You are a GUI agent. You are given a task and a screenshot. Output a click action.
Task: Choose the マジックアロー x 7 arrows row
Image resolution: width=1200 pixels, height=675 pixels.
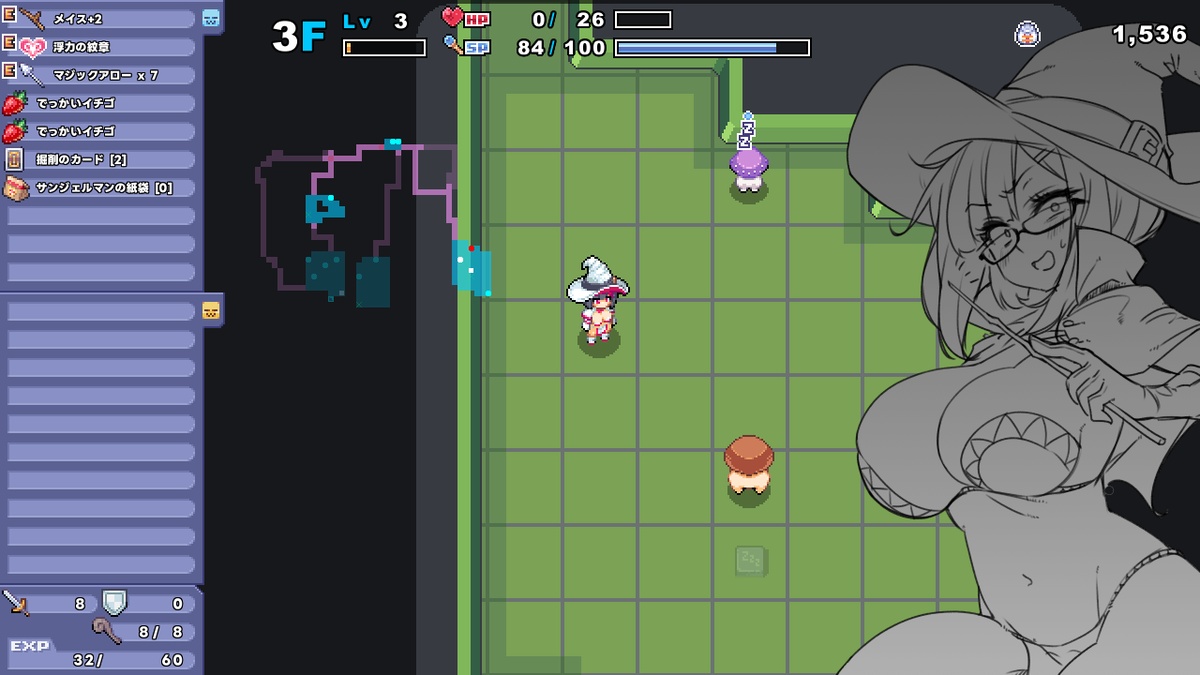(x=100, y=75)
